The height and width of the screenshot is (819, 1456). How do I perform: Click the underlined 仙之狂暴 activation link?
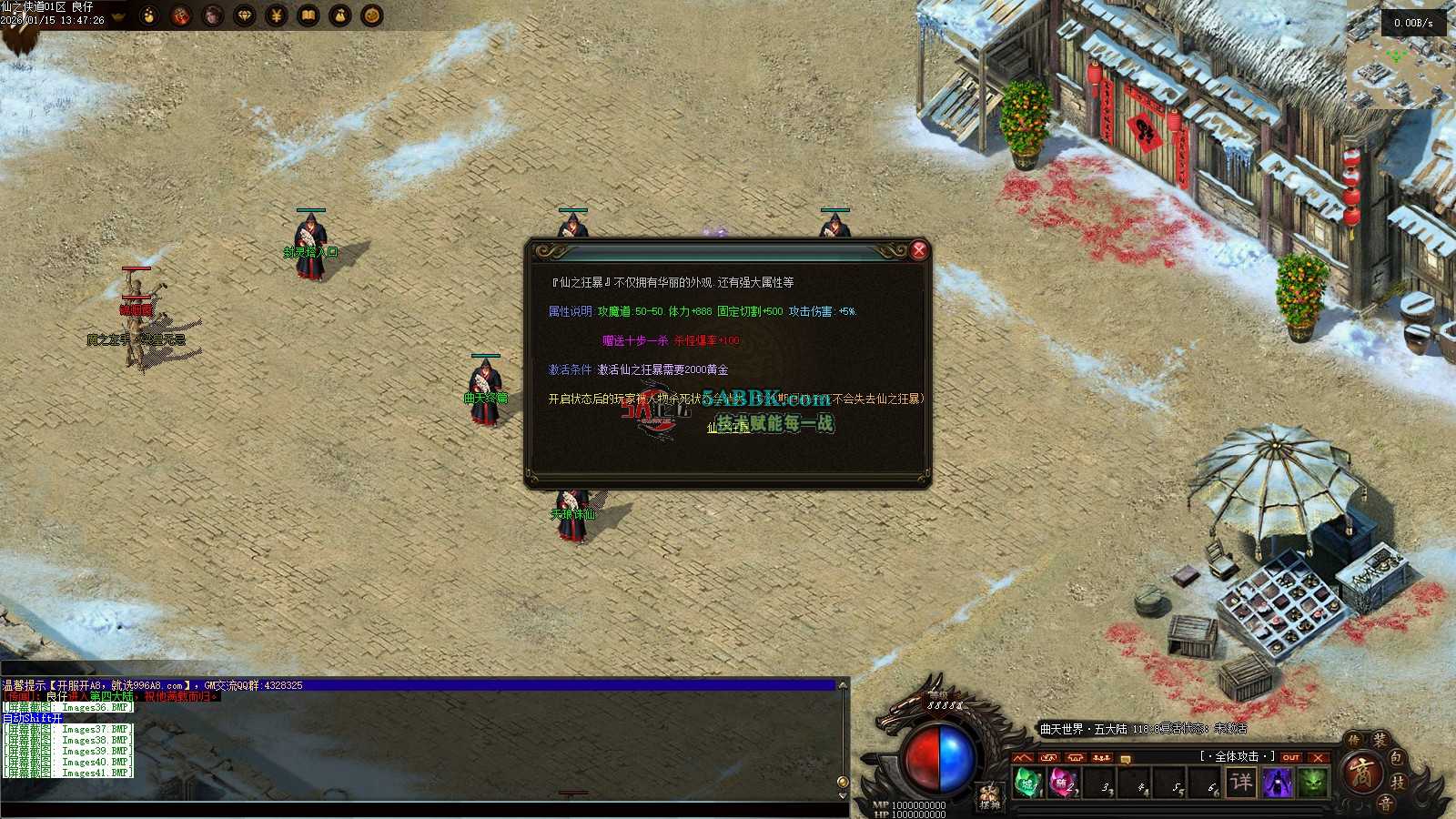728,428
